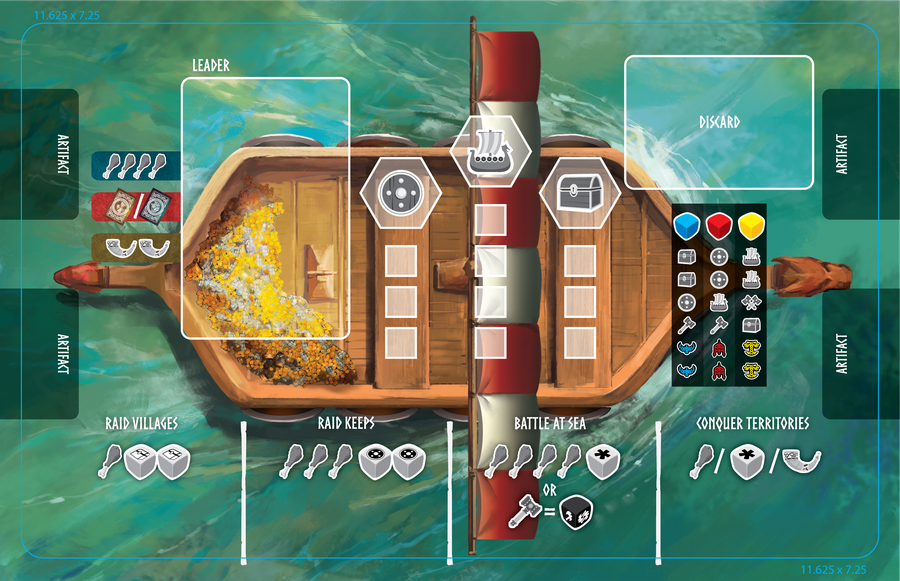This screenshot has height=581, width=900.
Task: Select the Battle at Sea action
Action: point(550,423)
